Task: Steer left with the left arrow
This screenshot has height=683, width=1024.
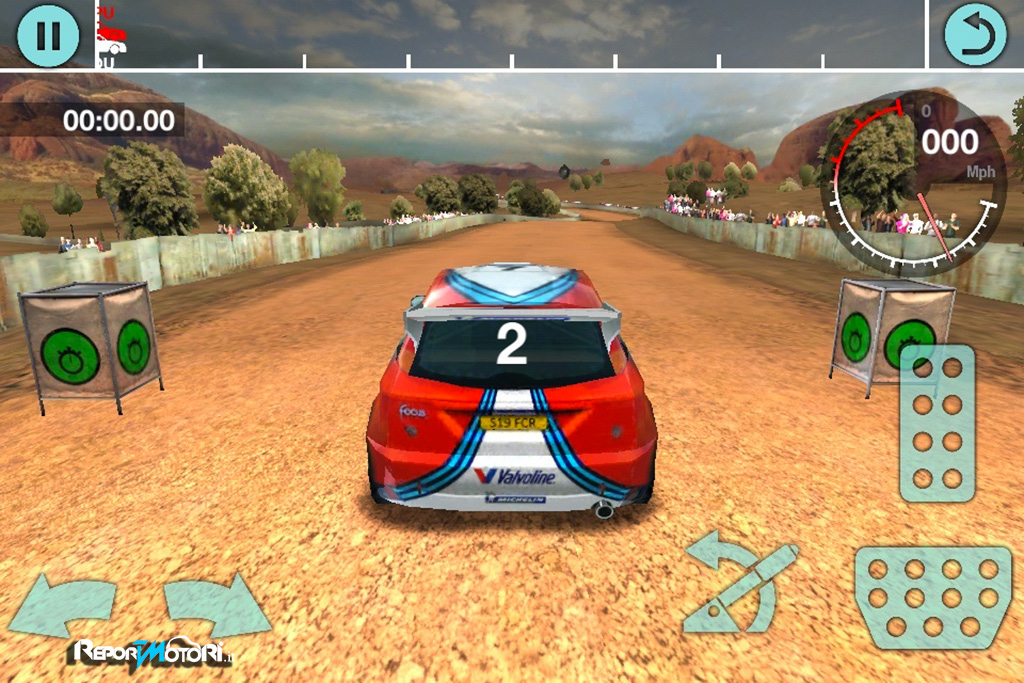Action: (x=62, y=605)
